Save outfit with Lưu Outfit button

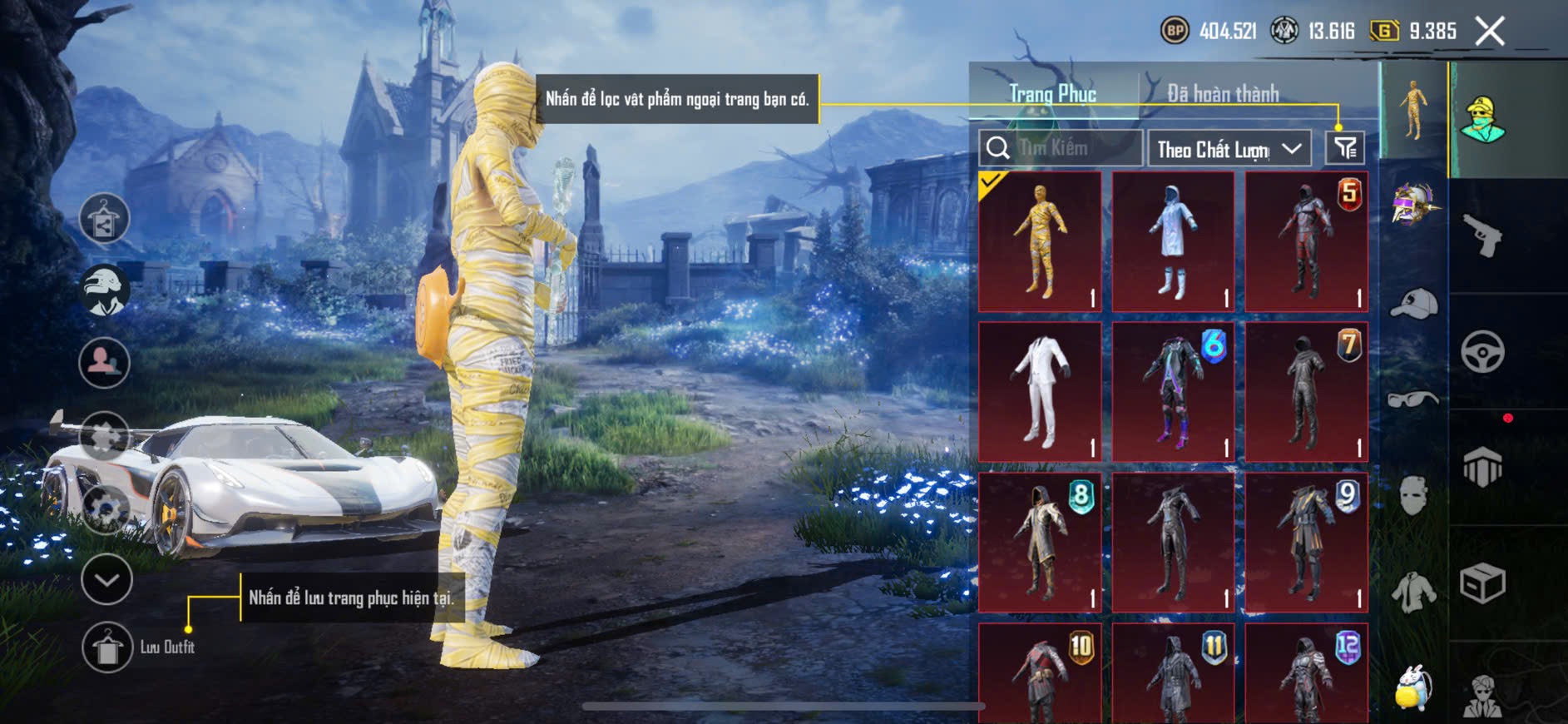coord(107,647)
